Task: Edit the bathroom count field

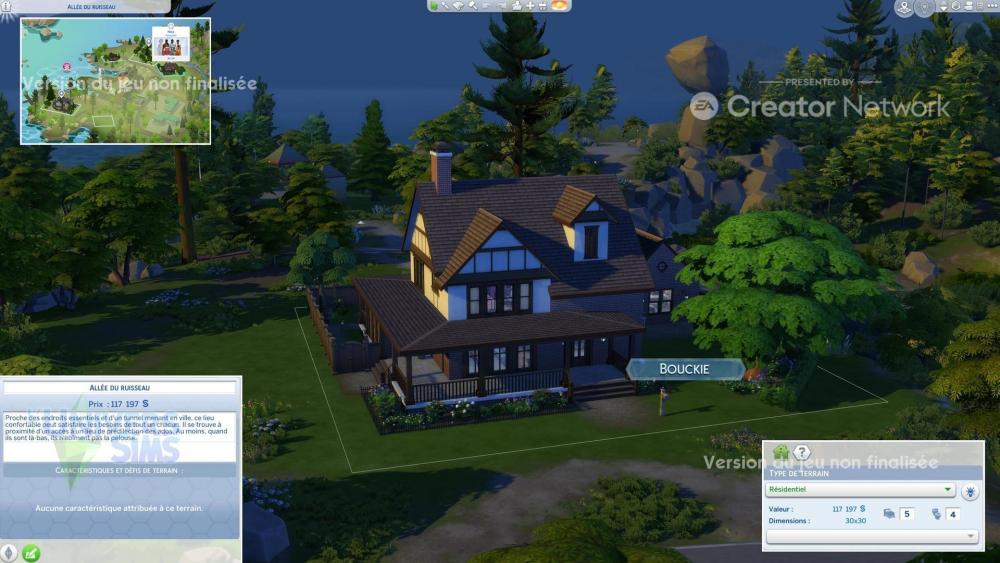Action: point(953,514)
